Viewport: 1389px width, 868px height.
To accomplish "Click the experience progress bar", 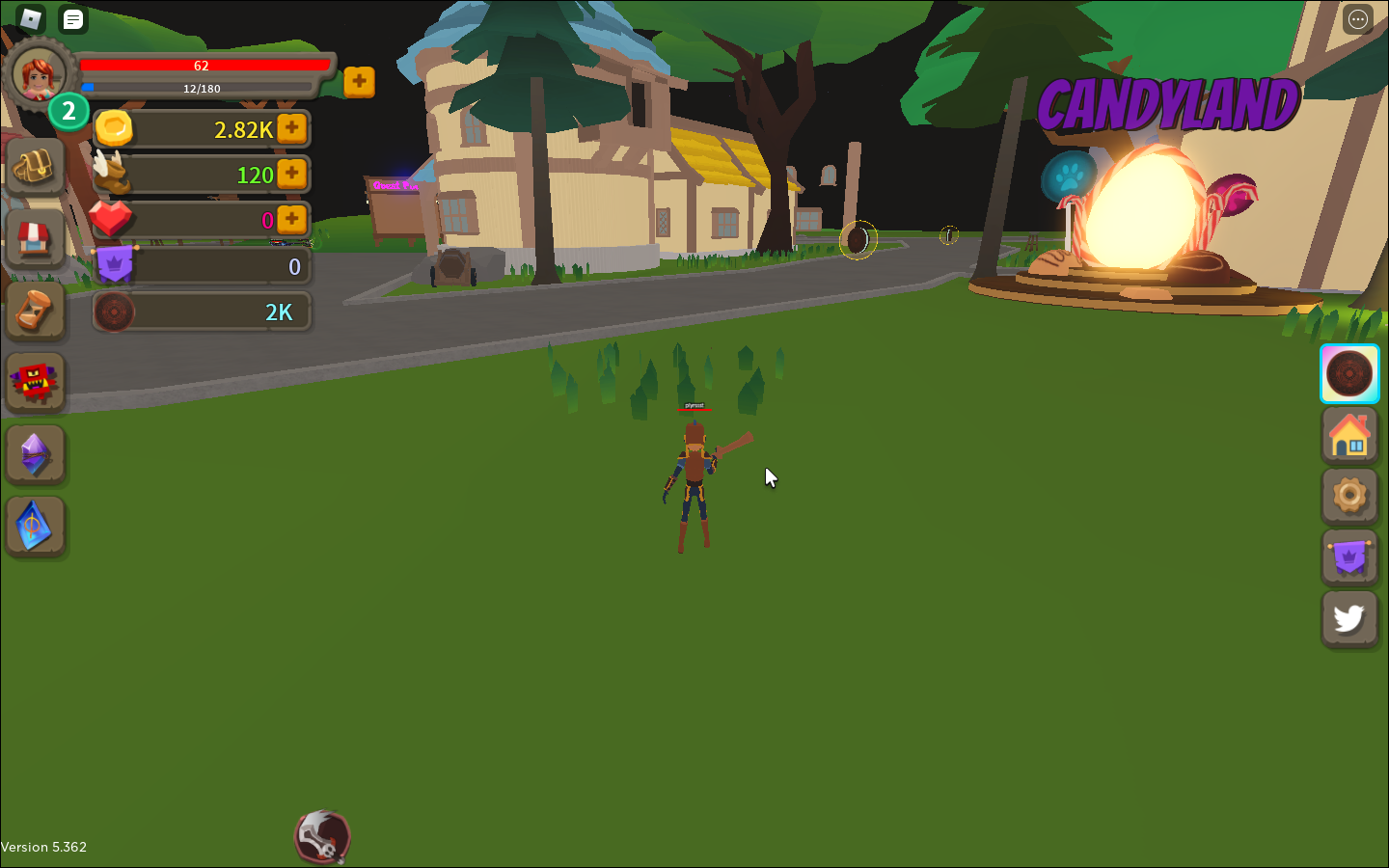I will (200, 88).
